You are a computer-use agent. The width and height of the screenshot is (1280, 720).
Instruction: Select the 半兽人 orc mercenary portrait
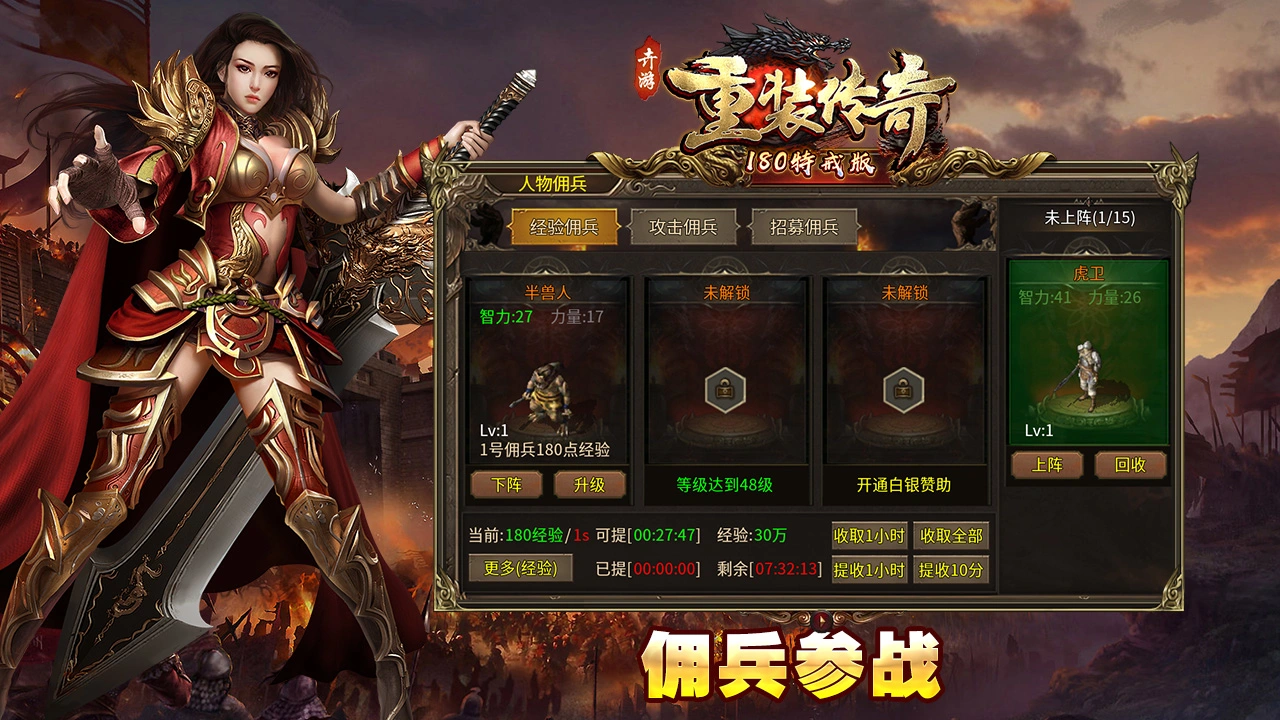click(545, 395)
